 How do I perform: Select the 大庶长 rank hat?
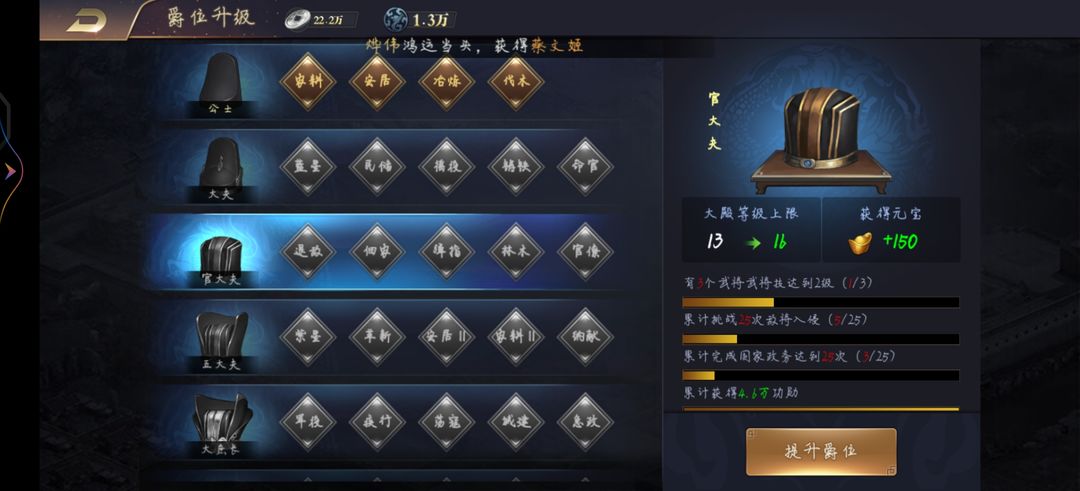click(x=221, y=421)
